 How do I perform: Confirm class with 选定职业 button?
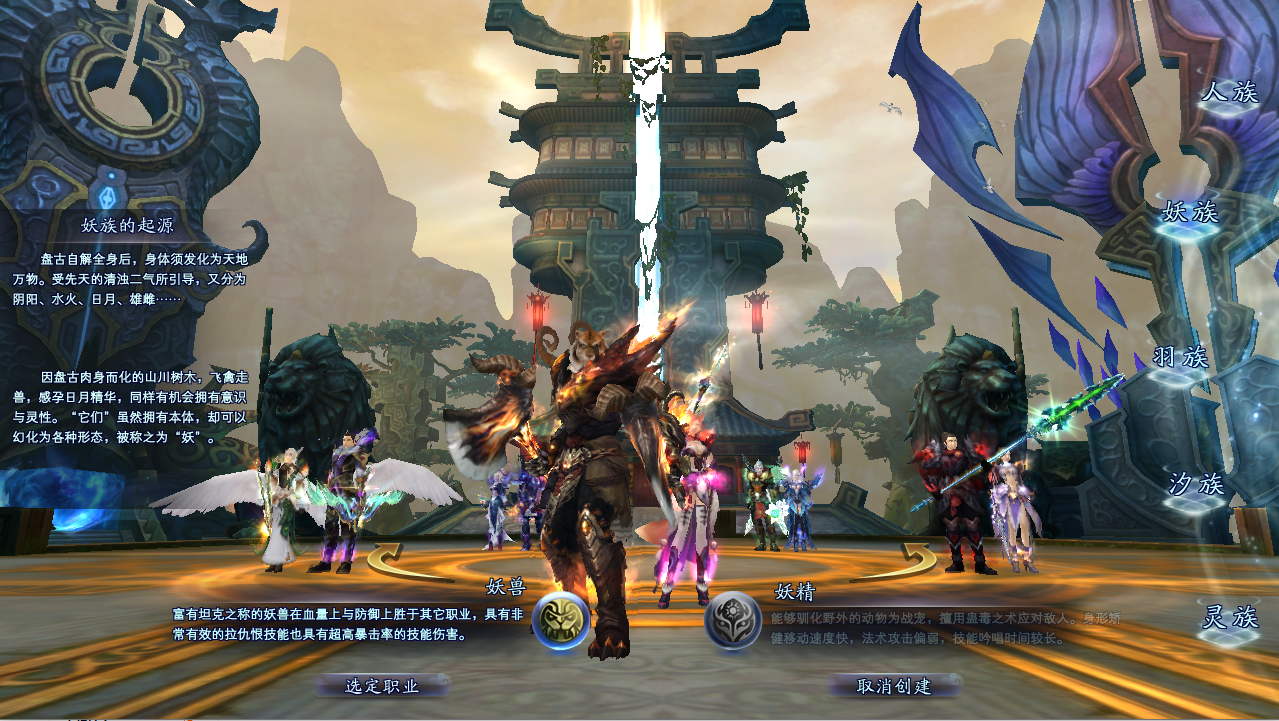click(x=382, y=686)
